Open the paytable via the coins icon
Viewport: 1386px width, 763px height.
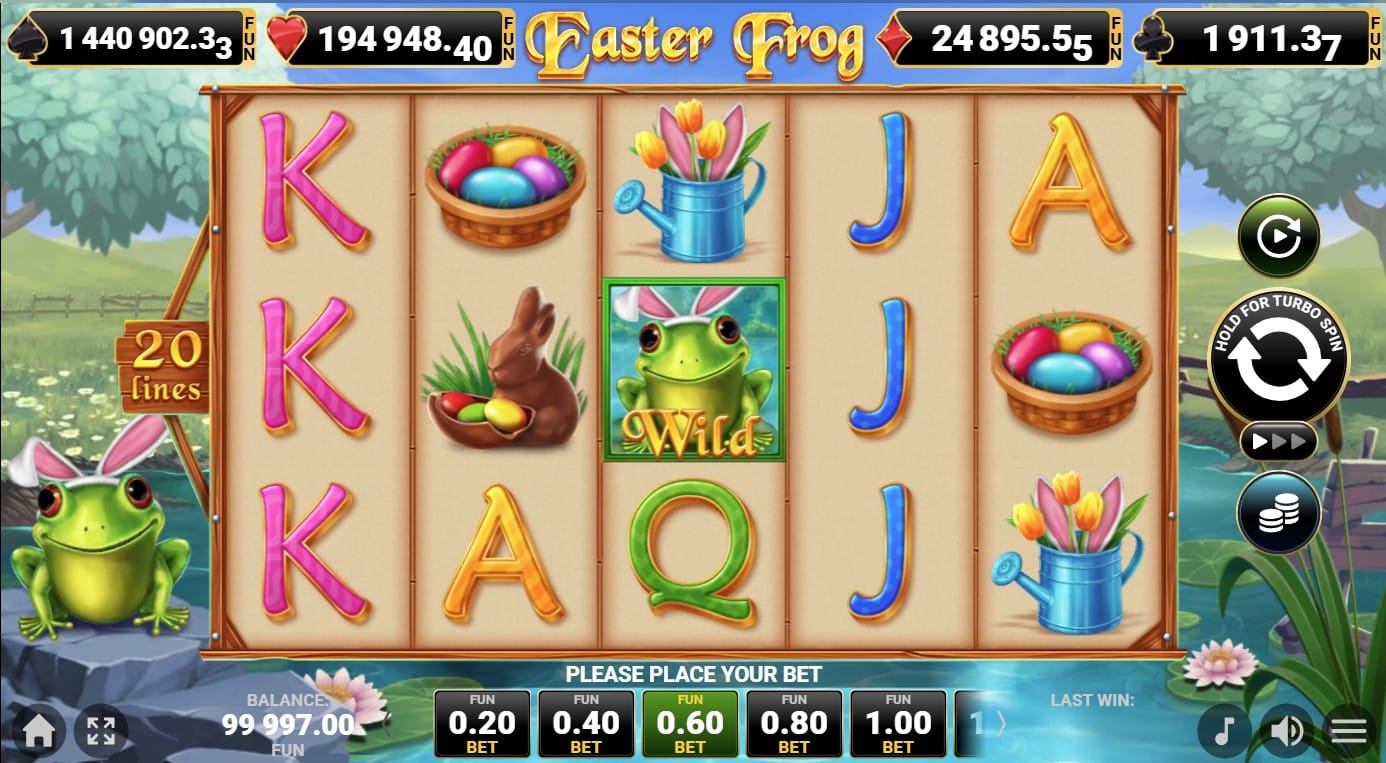pyautogui.click(x=1279, y=513)
